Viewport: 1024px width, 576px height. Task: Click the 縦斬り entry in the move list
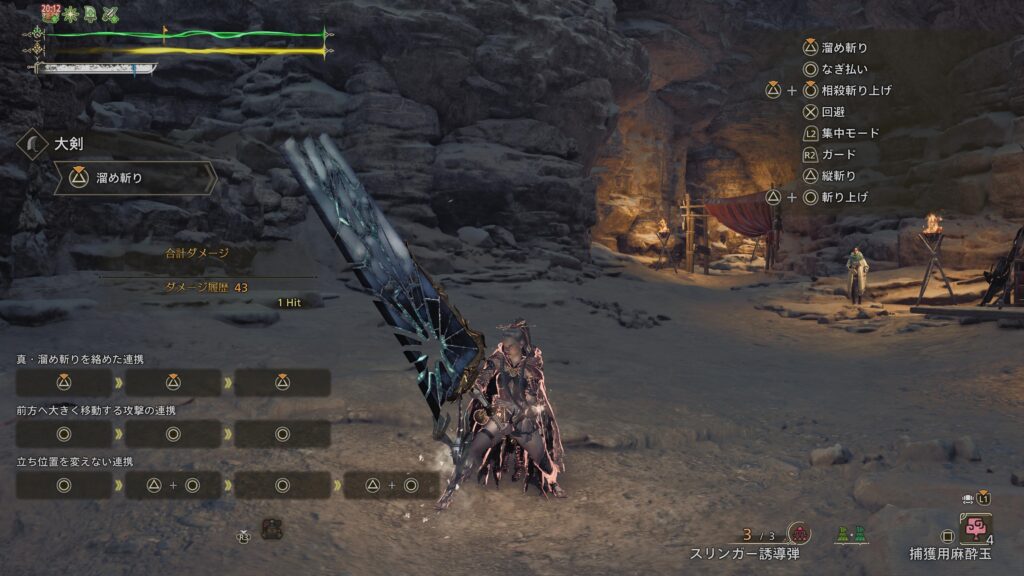(838, 176)
